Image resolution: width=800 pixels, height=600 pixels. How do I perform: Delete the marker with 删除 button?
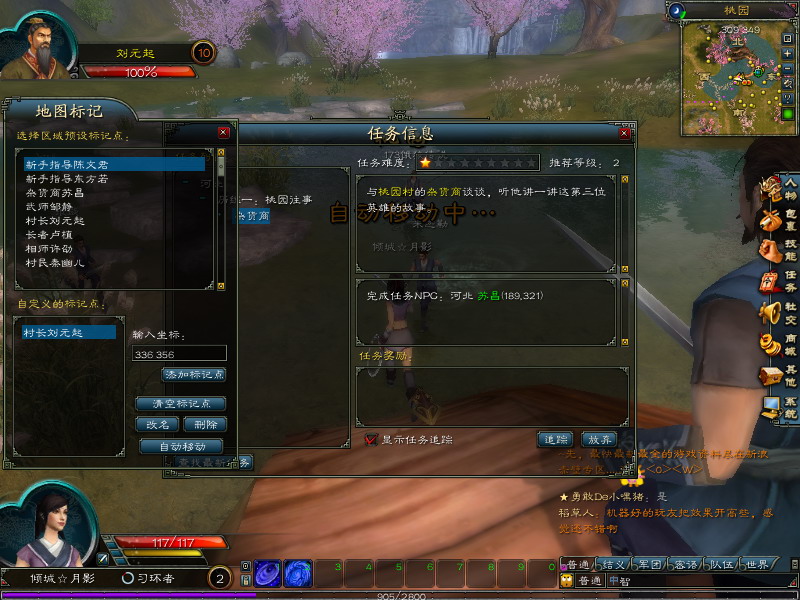[205, 424]
